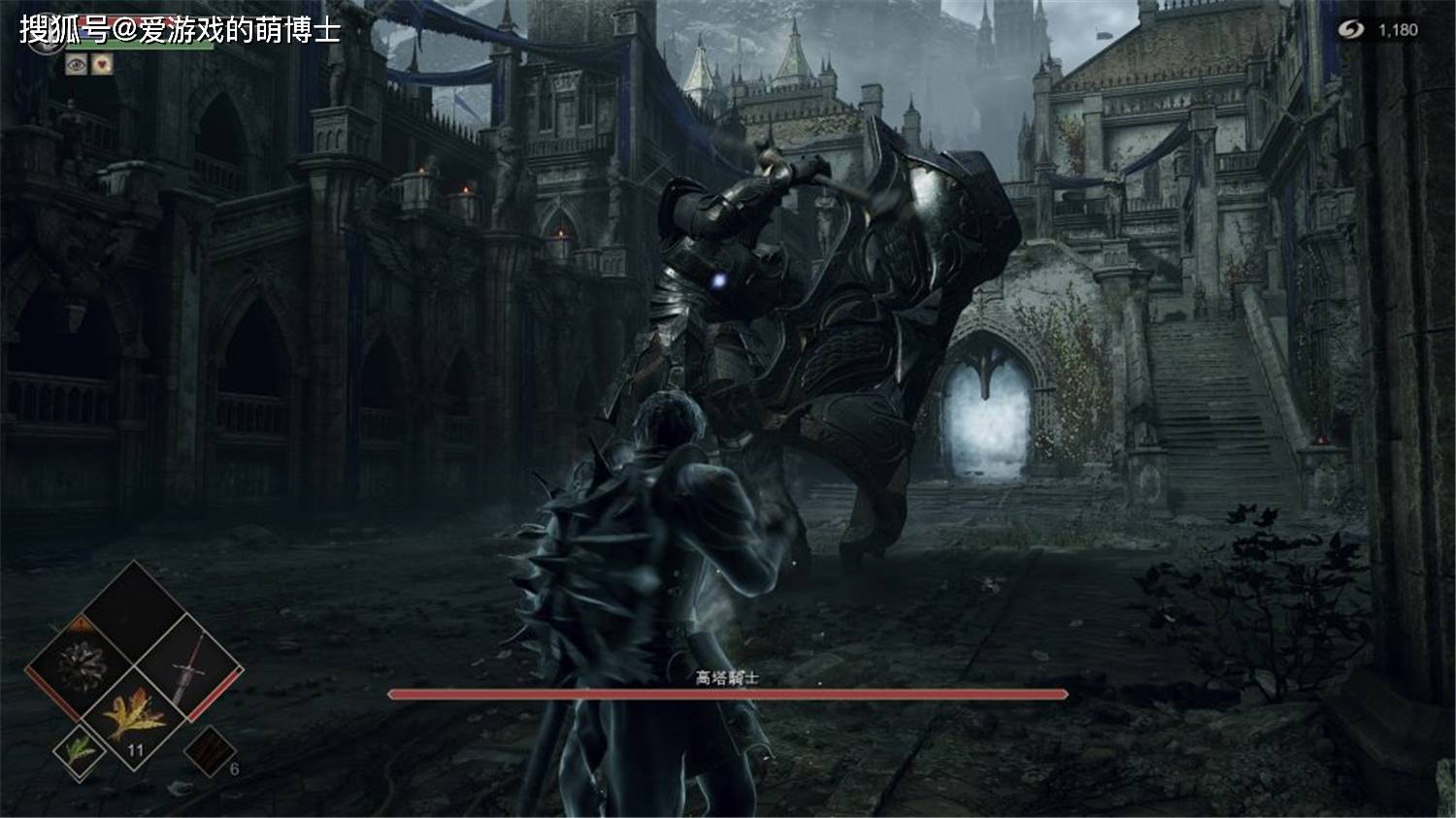The width and height of the screenshot is (1456, 818).
Task: Select the arrow ammo slot showing 6
Action: click(x=210, y=750)
